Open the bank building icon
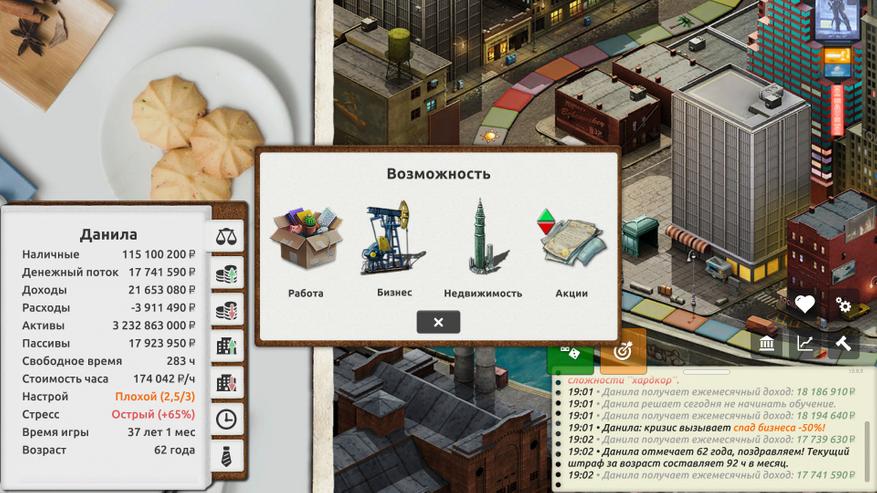 coord(767,344)
